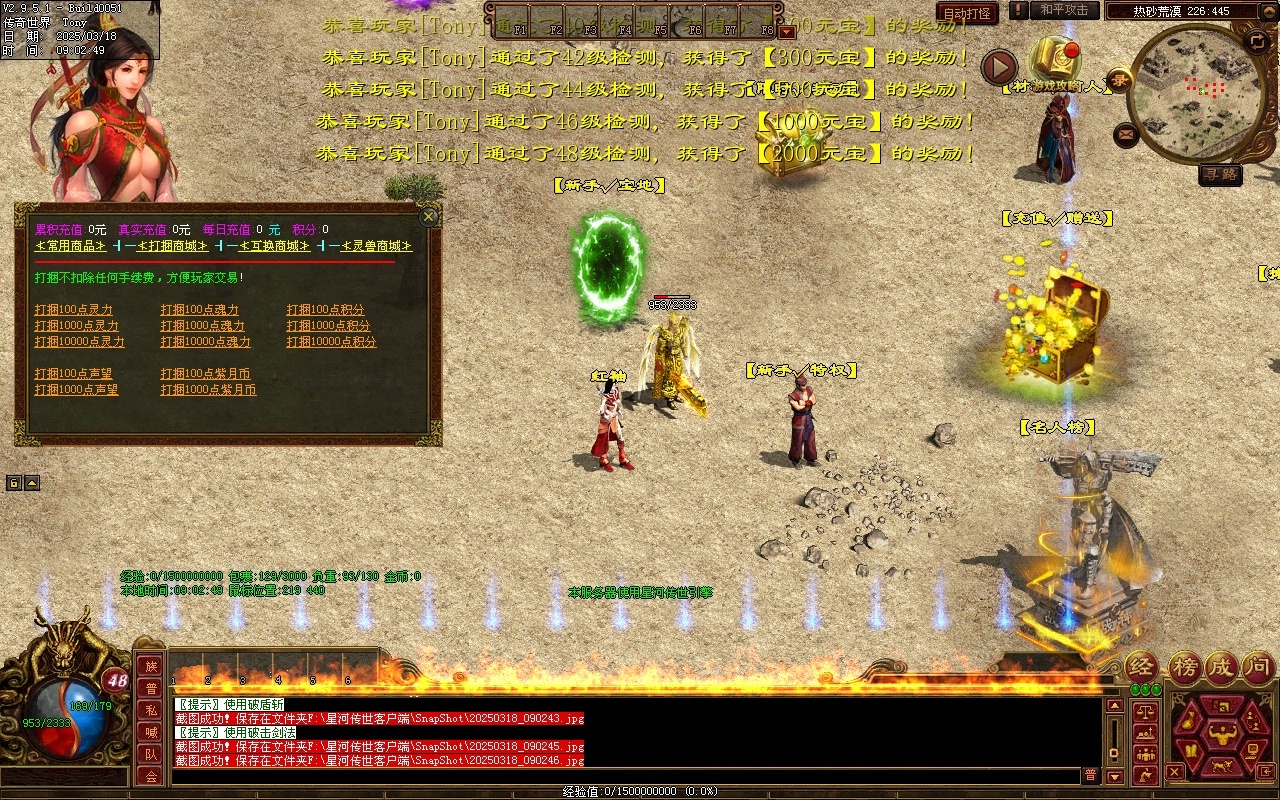Toggle the 自动打怪 auto-fight button
1280x800 pixels.
[967, 14]
